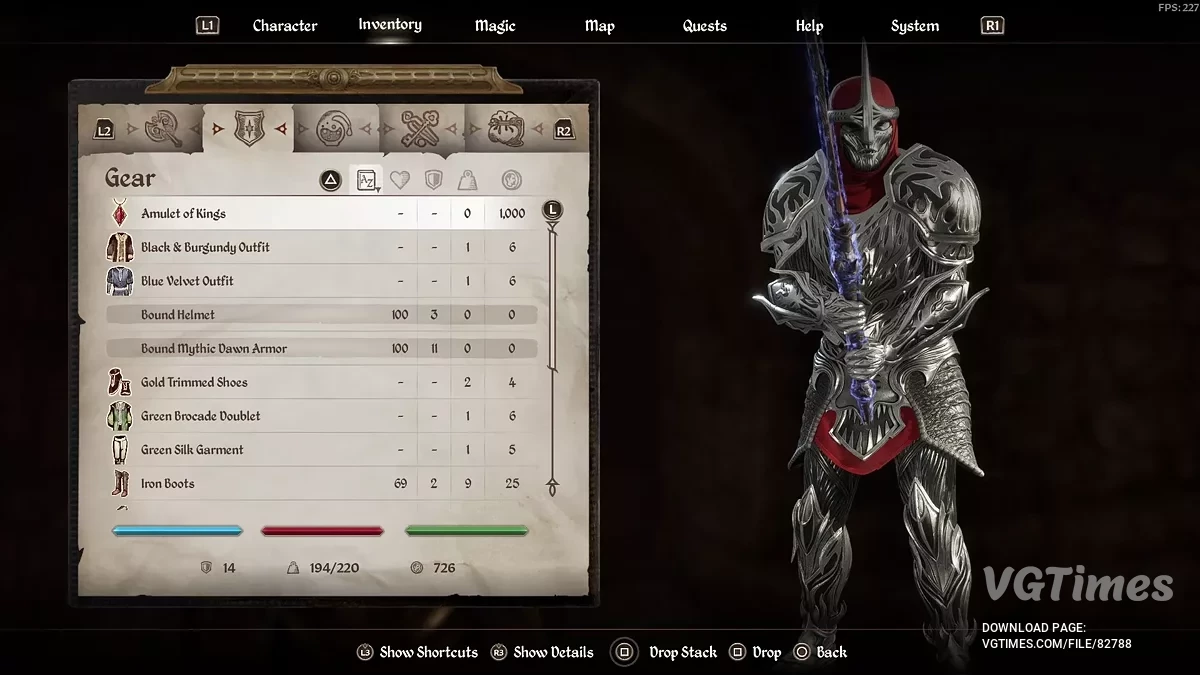Screen dimensions: 1200x675
Task: Show the key and tools tab
Action: point(421,129)
